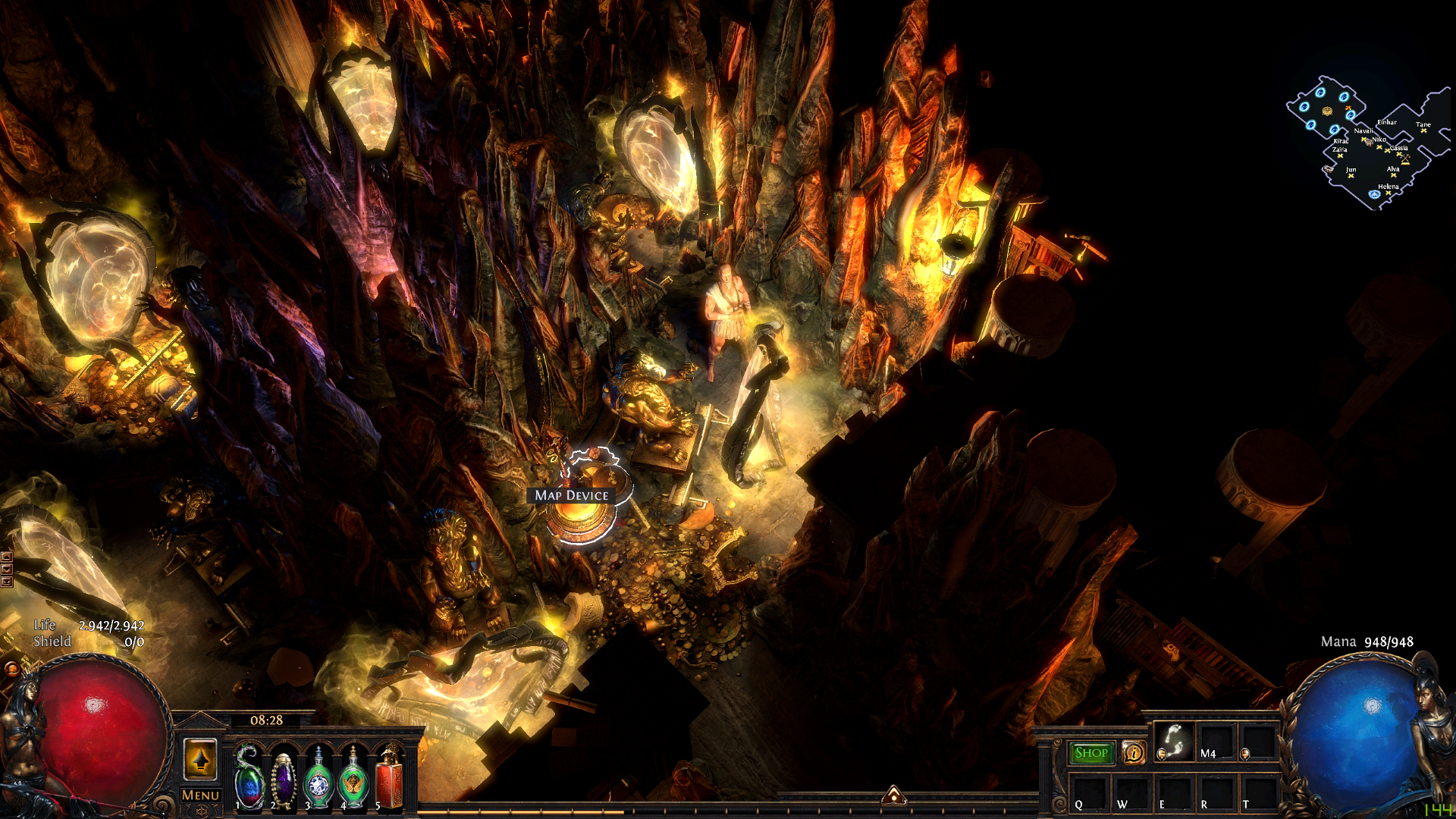This screenshot has height=819, width=1456.
Task: Select the Q skill slot
Action: click(1090, 794)
